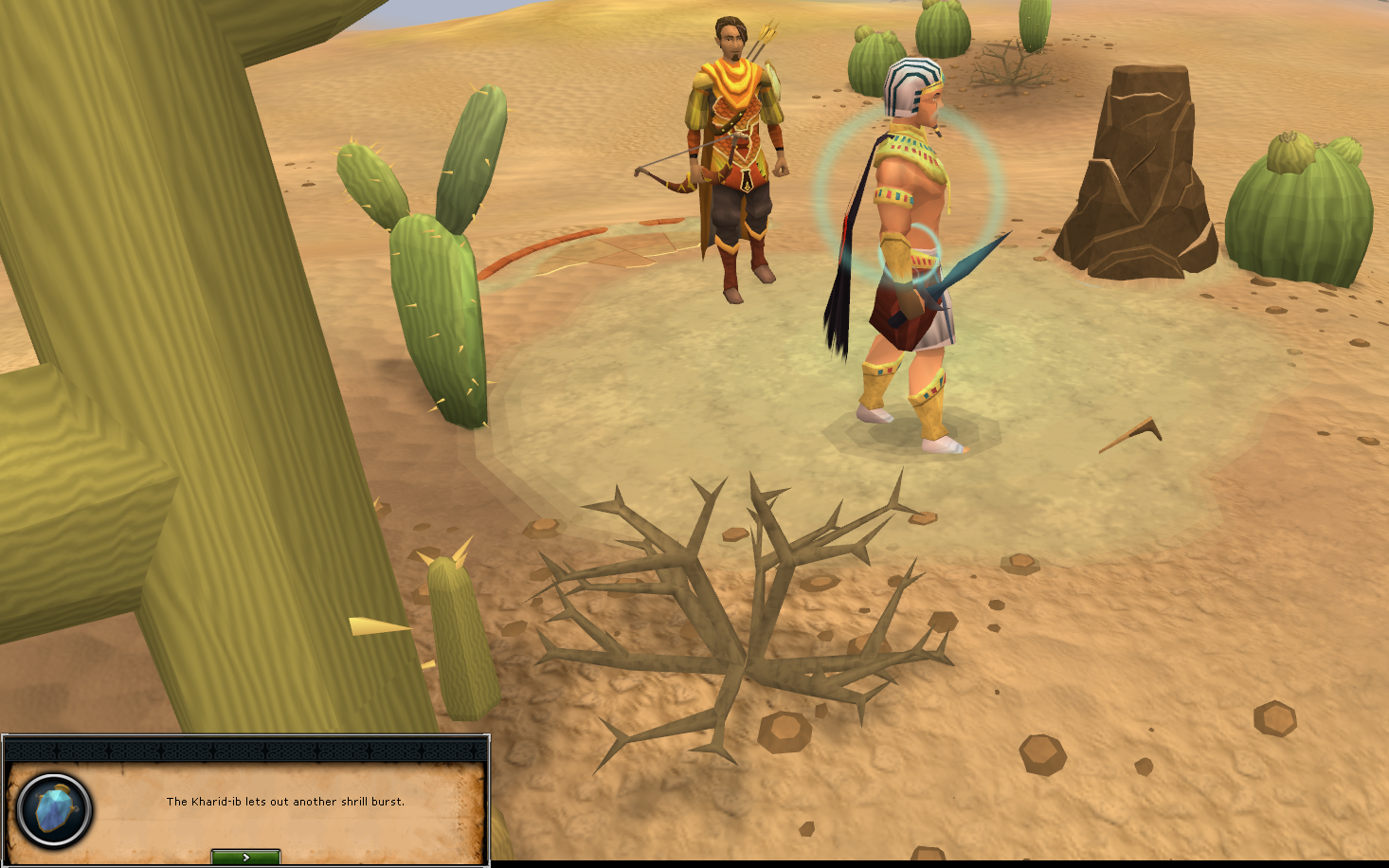Continue the dialogue with the green arrow button

click(x=245, y=857)
